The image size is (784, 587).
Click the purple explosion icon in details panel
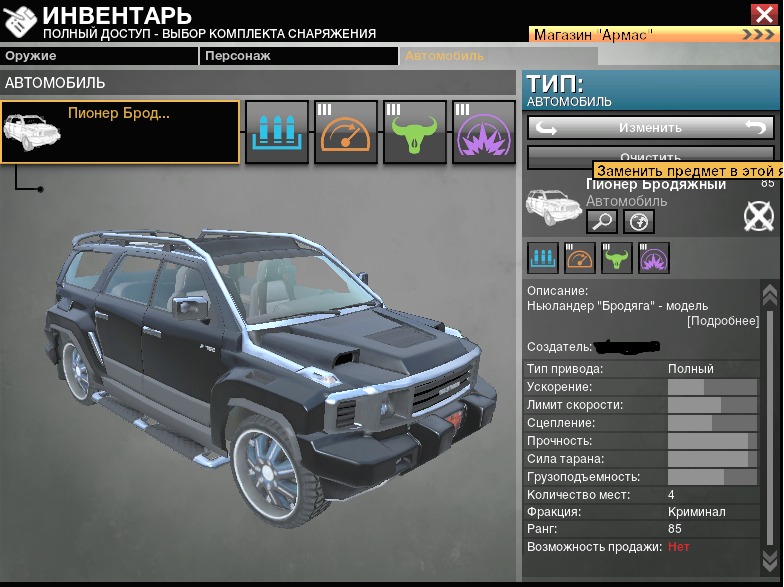tap(654, 259)
